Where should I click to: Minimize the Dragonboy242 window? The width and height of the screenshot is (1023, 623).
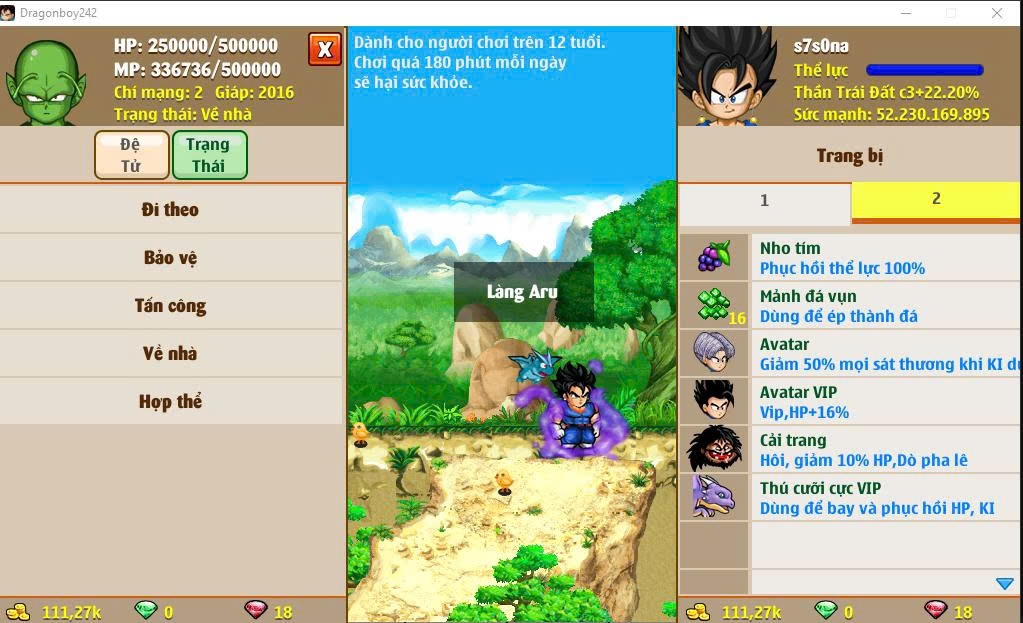pos(905,13)
